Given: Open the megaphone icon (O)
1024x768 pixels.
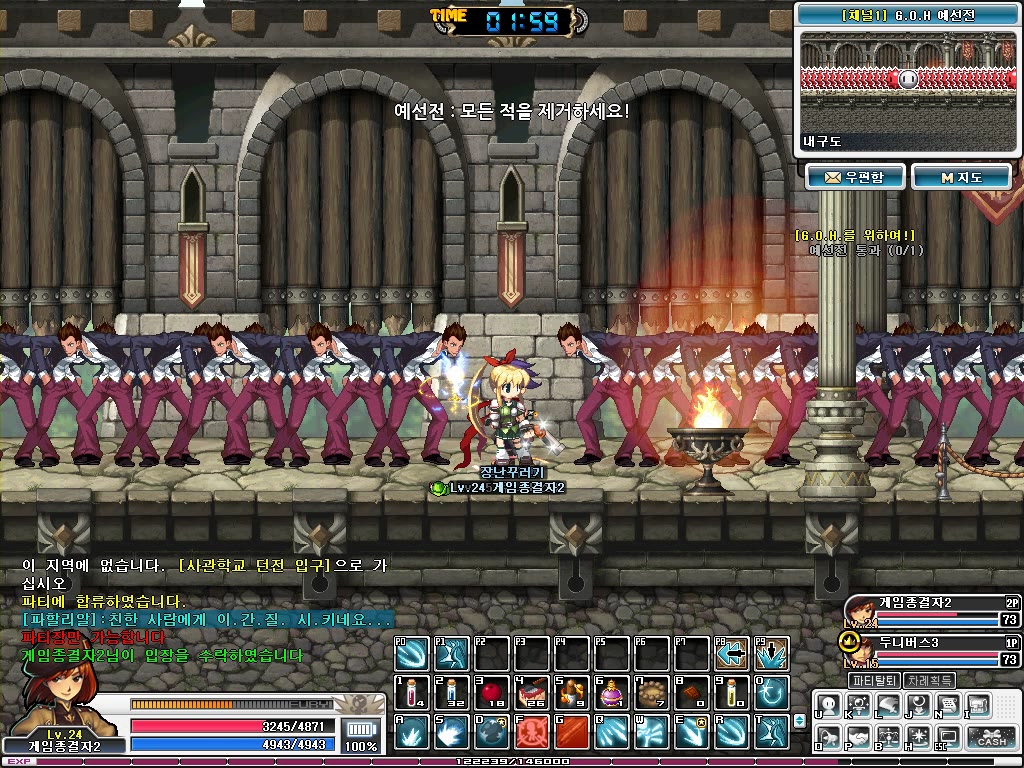Looking at the screenshot, I should point(829,739).
